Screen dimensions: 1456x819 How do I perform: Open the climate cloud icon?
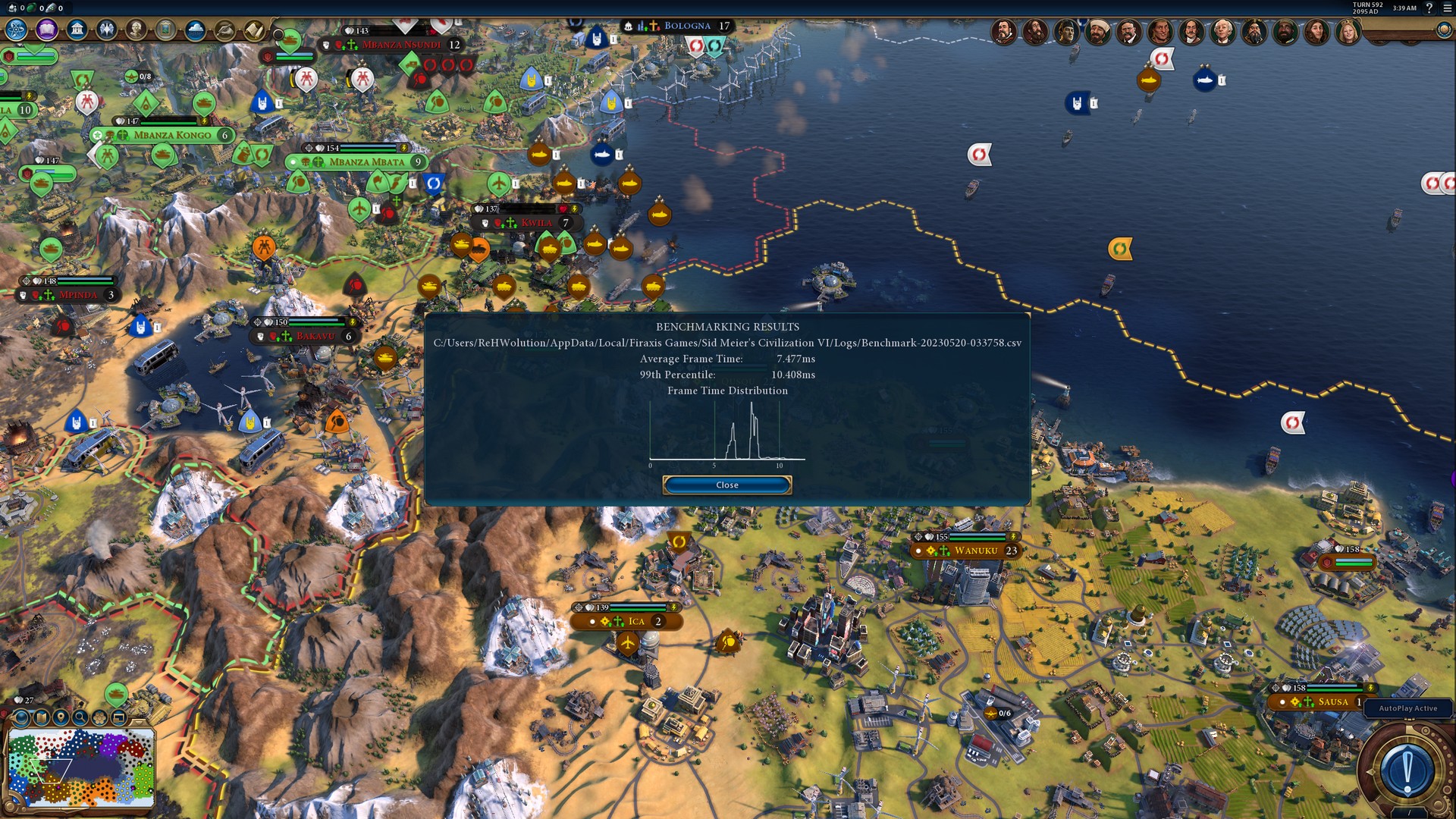[x=195, y=30]
